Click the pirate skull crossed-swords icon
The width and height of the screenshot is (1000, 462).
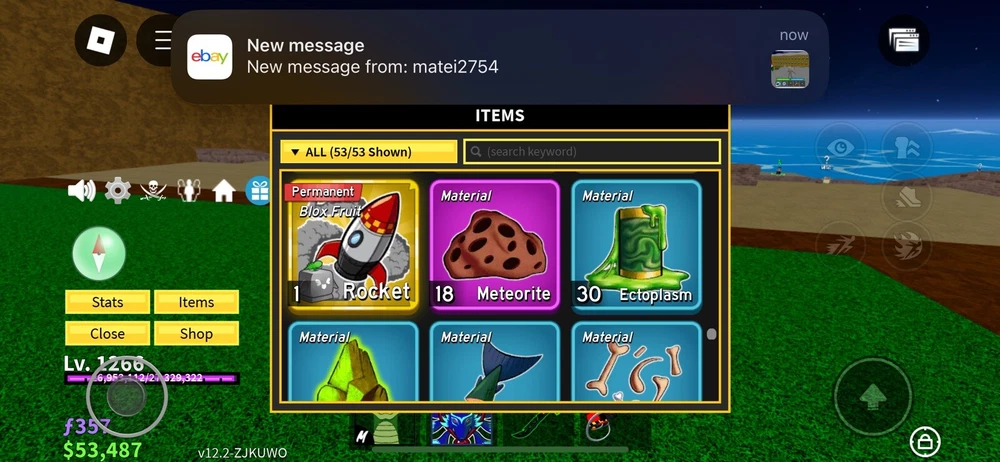pos(153,190)
